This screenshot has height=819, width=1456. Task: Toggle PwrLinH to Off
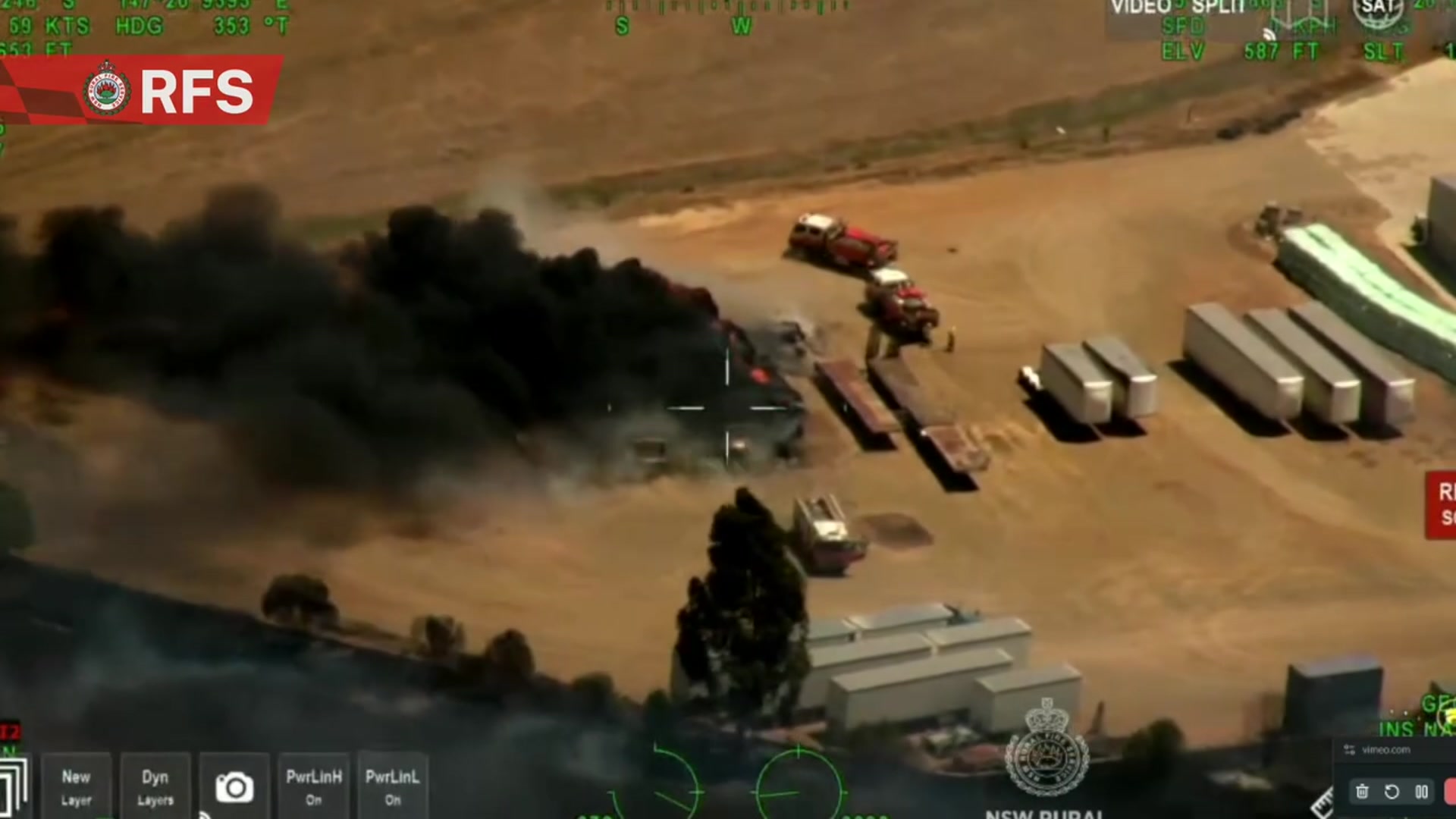(313, 785)
